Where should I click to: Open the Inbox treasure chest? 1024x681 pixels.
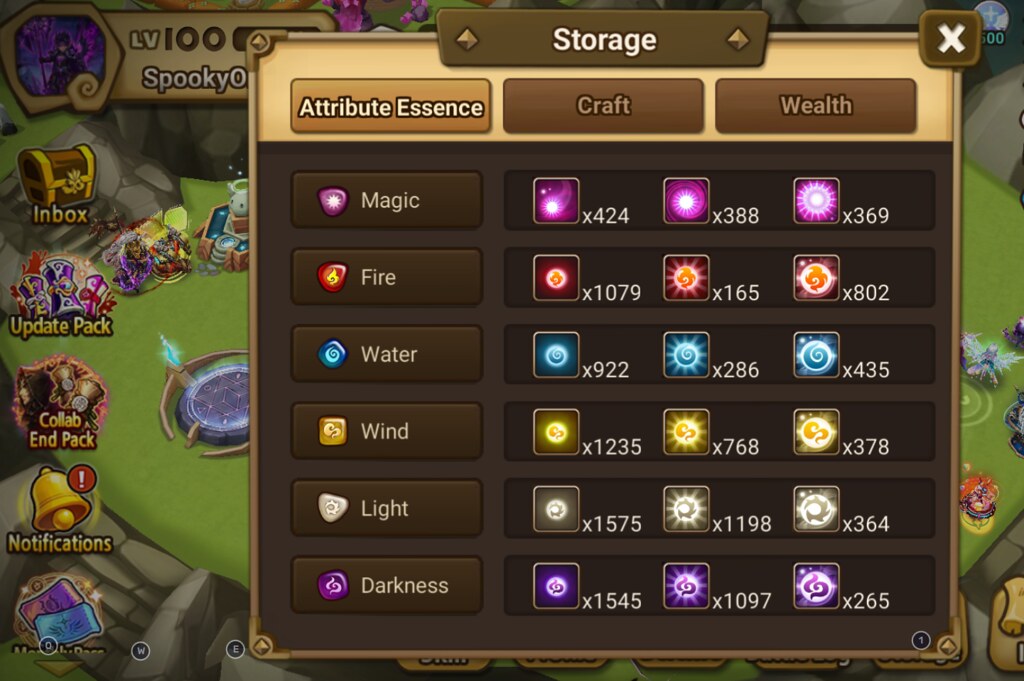click(x=58, y=182)
